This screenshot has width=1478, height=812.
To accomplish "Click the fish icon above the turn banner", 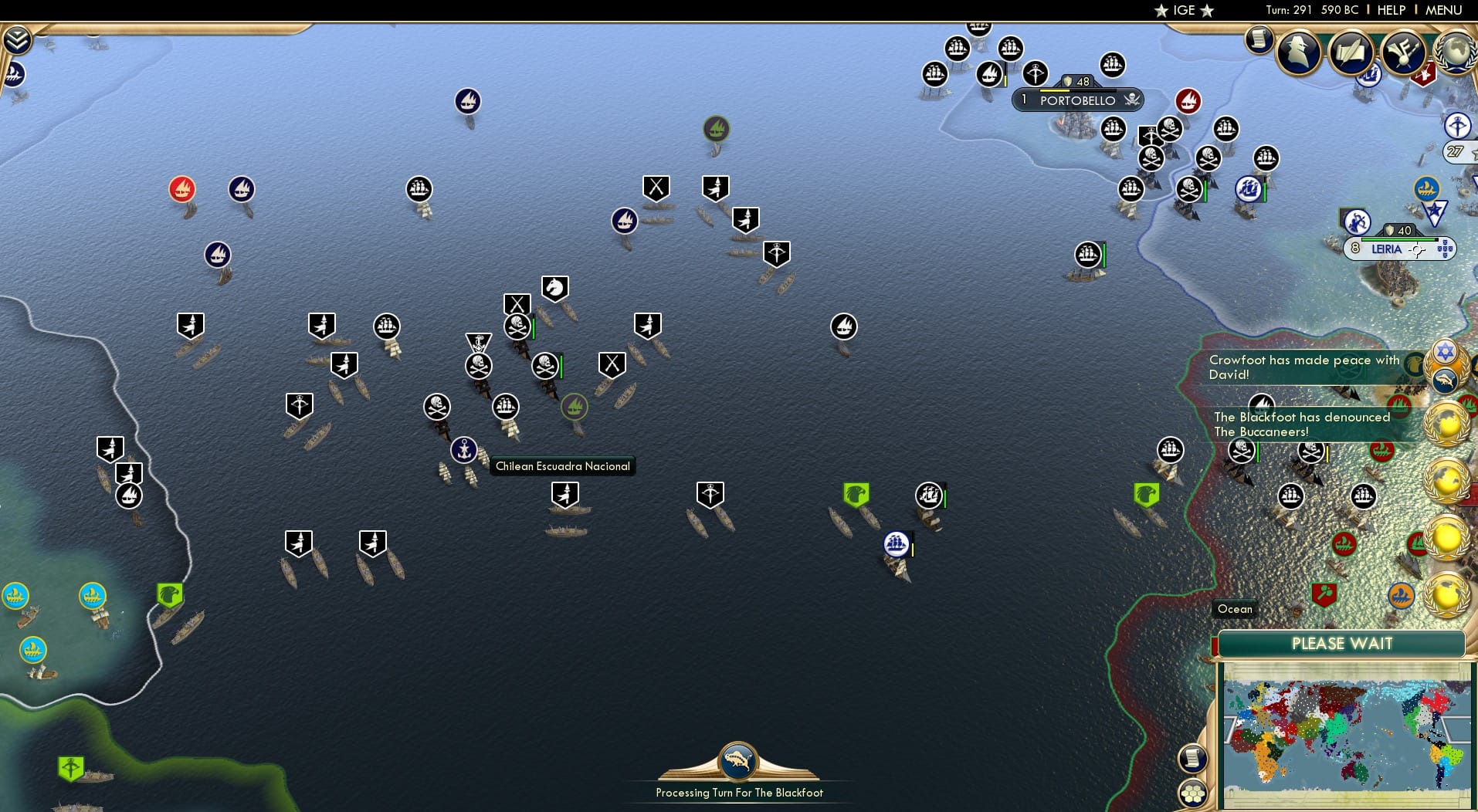I will [737, 761].
